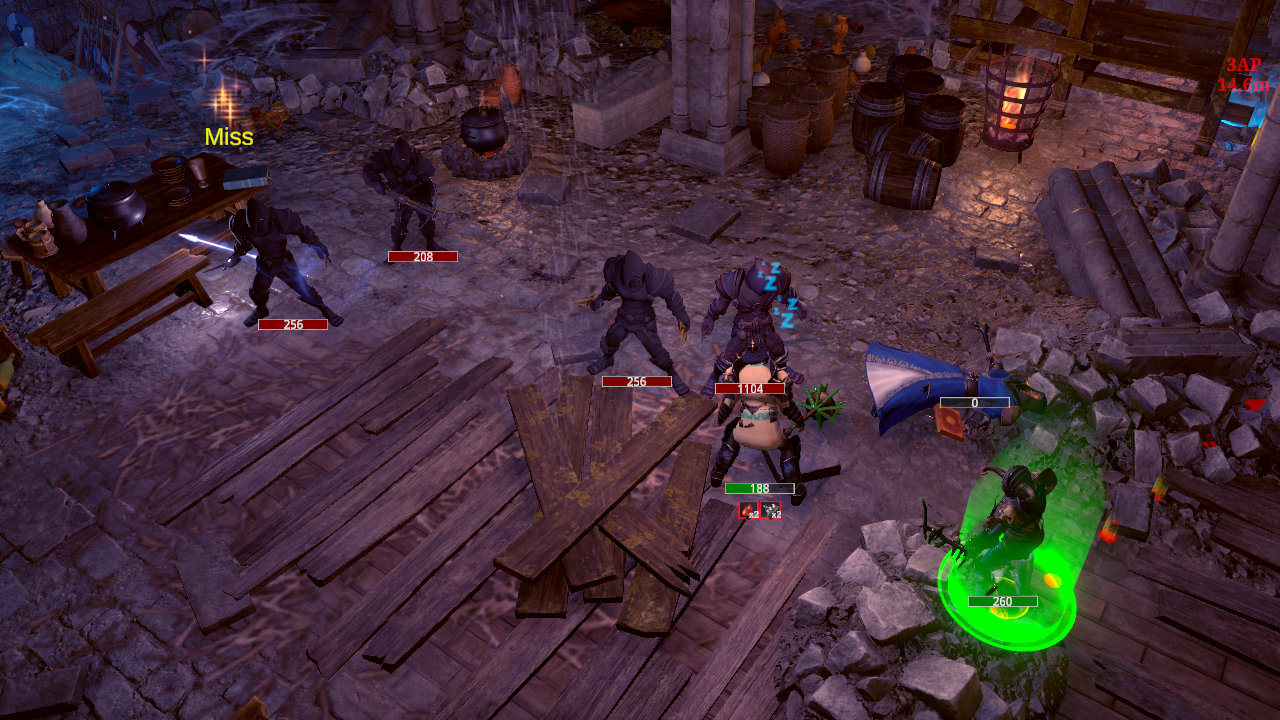Select the unit highlighted by the green circle

tap(1010, 535)
